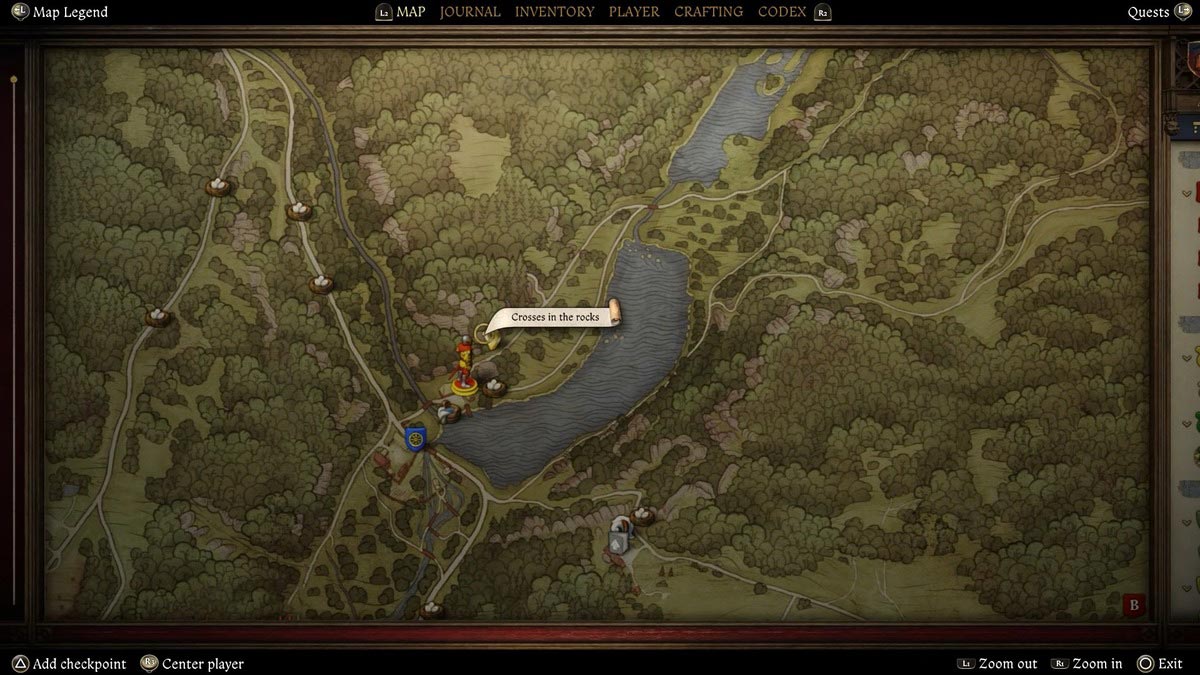Select the blue shield wheel marker
This screenshot has width=1200, height=675.
(x=416, y=438)
